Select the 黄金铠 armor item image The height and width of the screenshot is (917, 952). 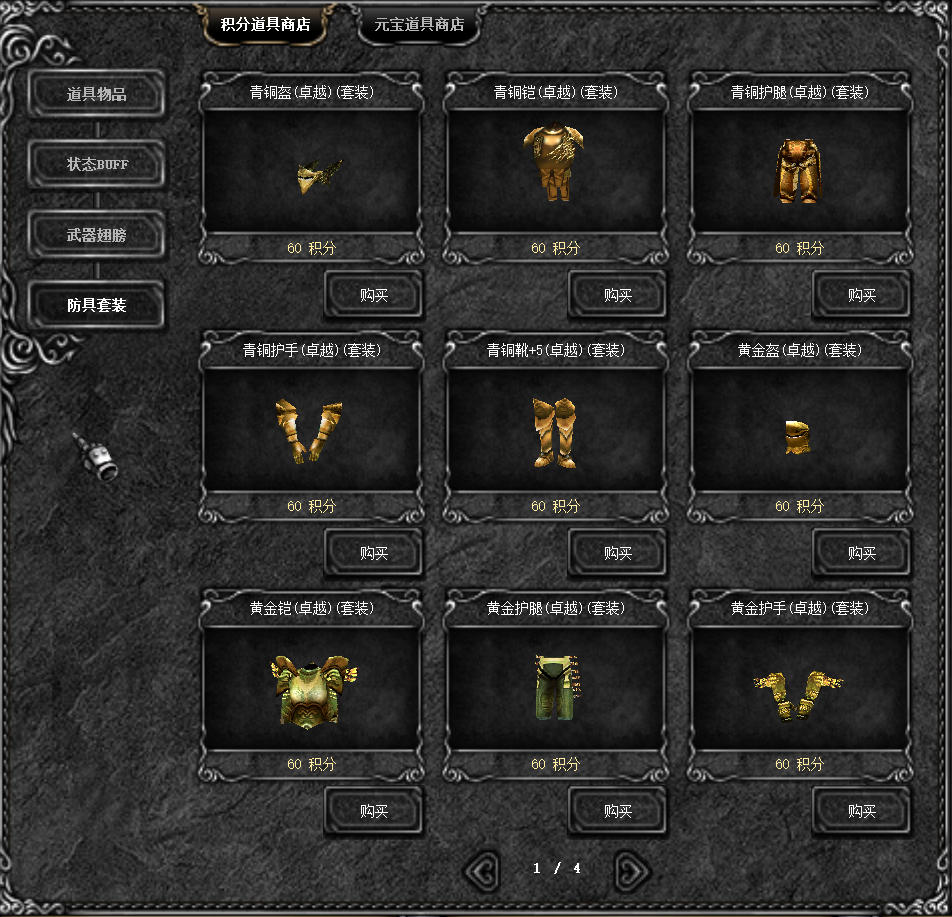tap(309, 692)
